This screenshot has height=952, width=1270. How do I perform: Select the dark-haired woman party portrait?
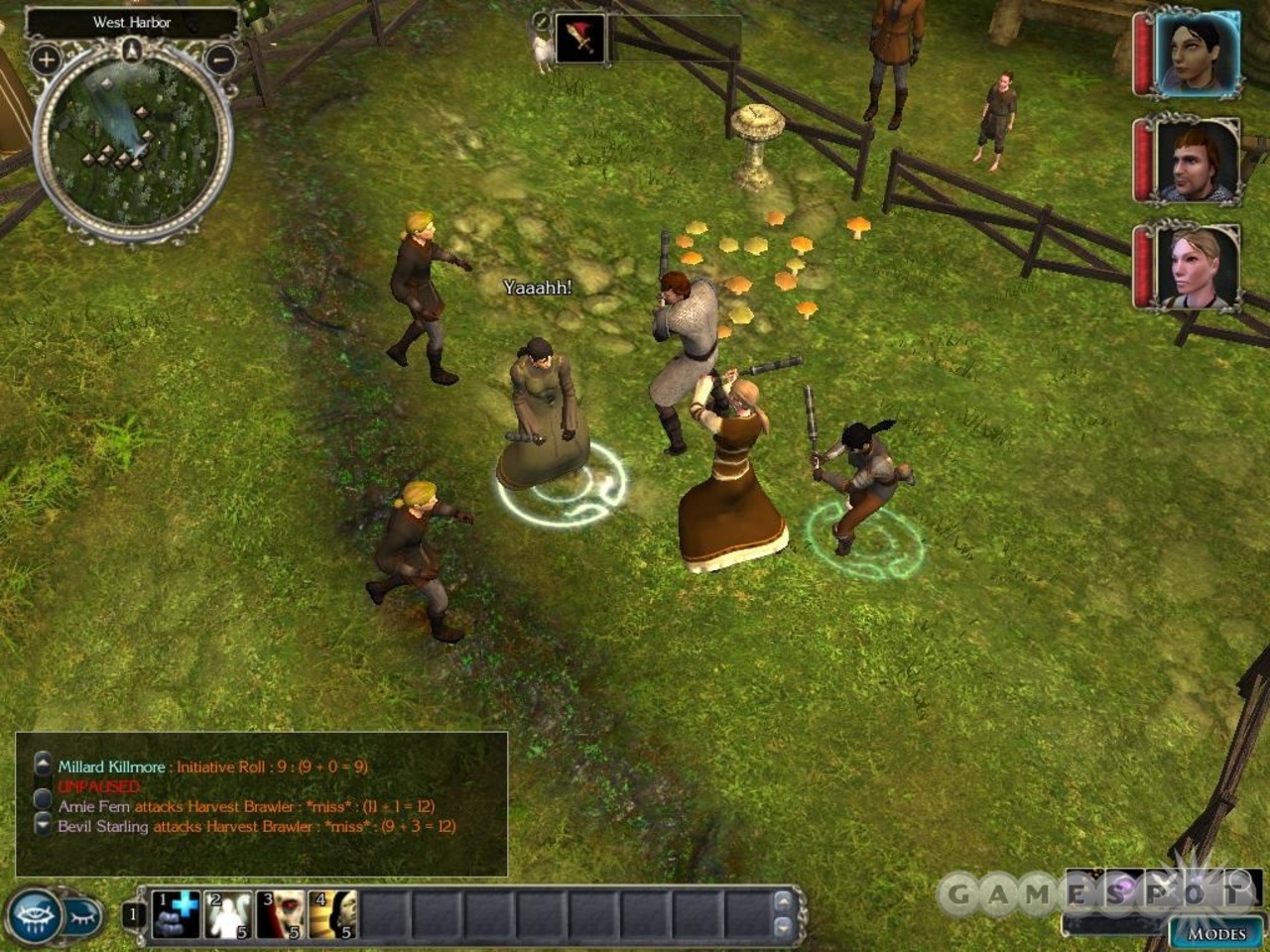coord(1196,54)
